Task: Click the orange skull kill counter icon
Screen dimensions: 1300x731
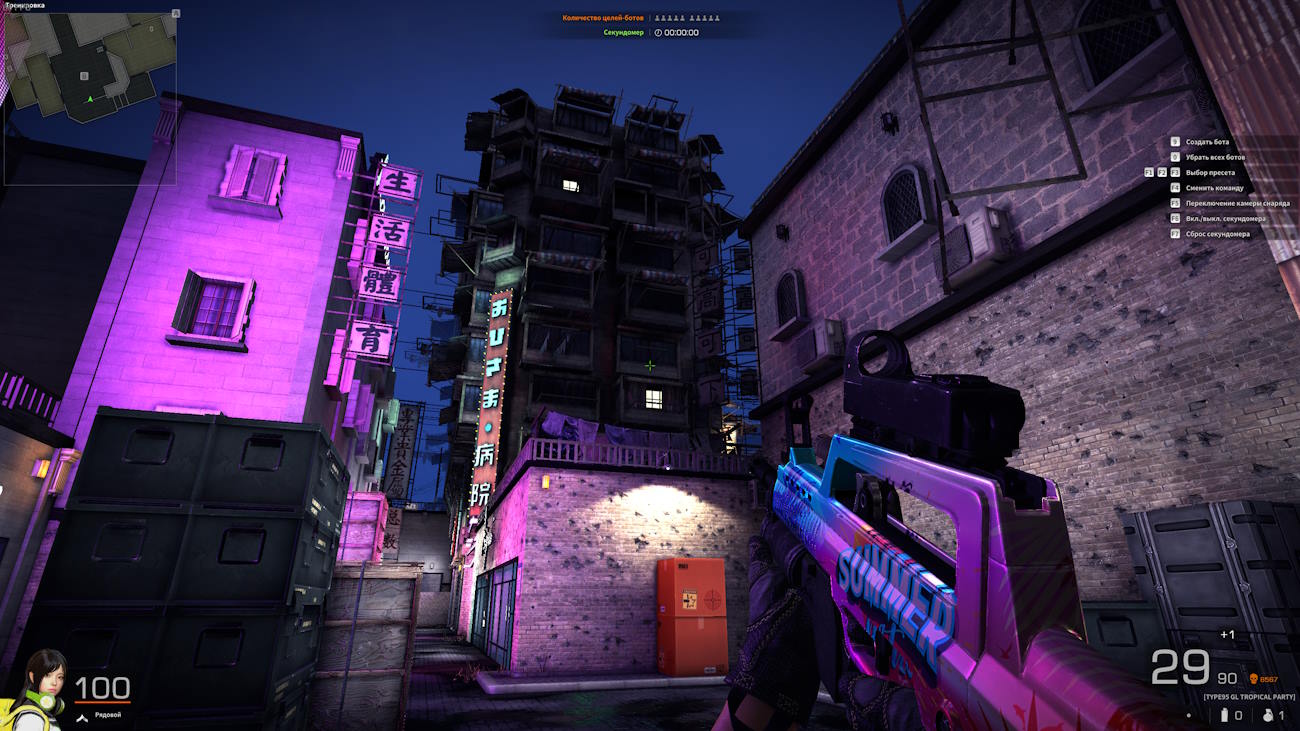Action: (1254, 679)
